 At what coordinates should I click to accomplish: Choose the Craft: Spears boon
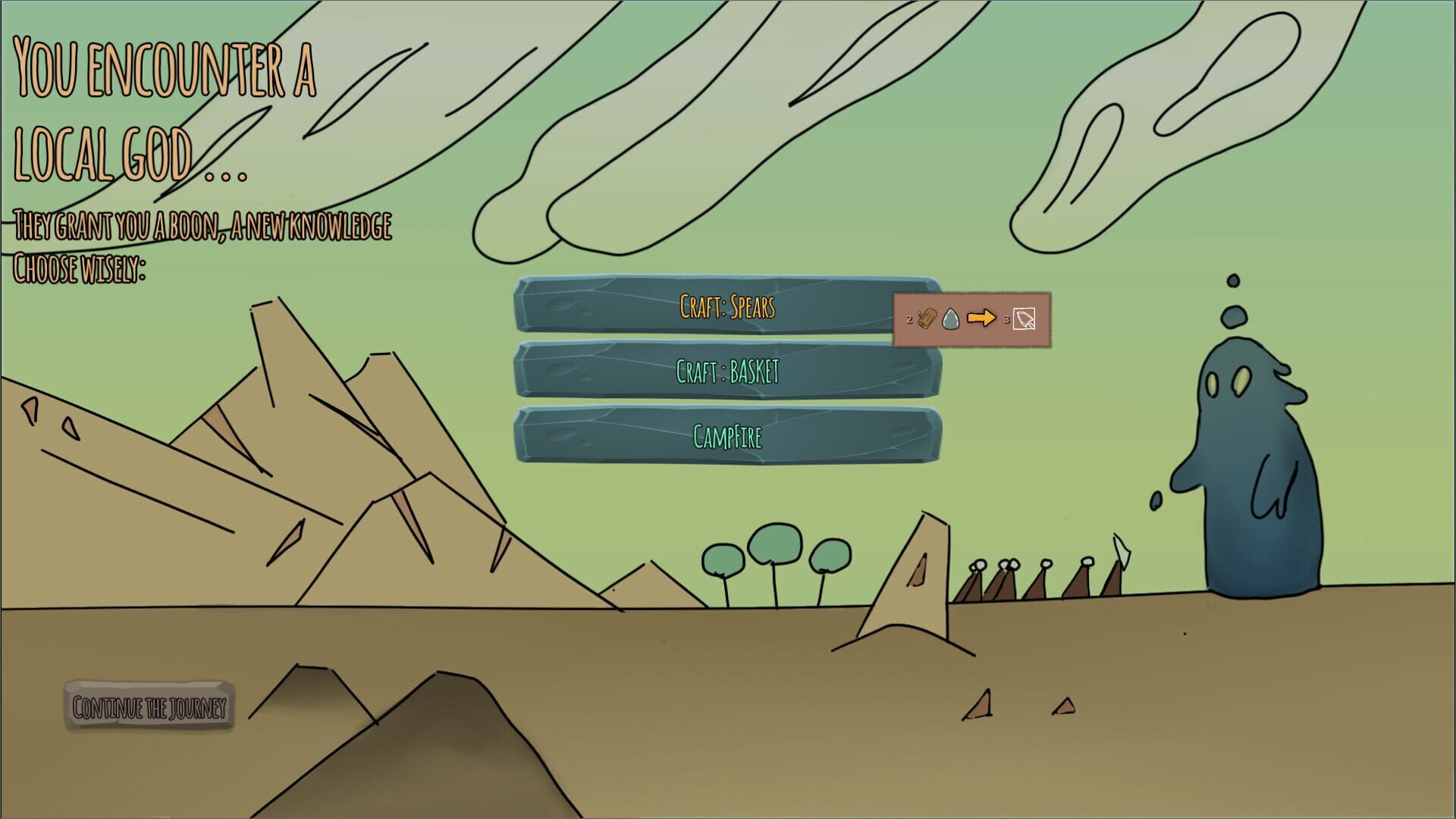[x=728, y=308]
